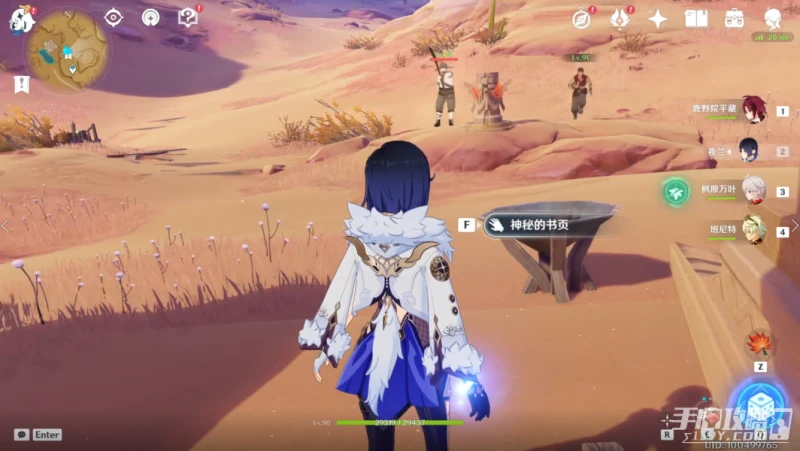This screenshot has height=451, width=800.
Task: Activate the green leaf icon beside 枫原万叶
Action: tap(675, 191)
